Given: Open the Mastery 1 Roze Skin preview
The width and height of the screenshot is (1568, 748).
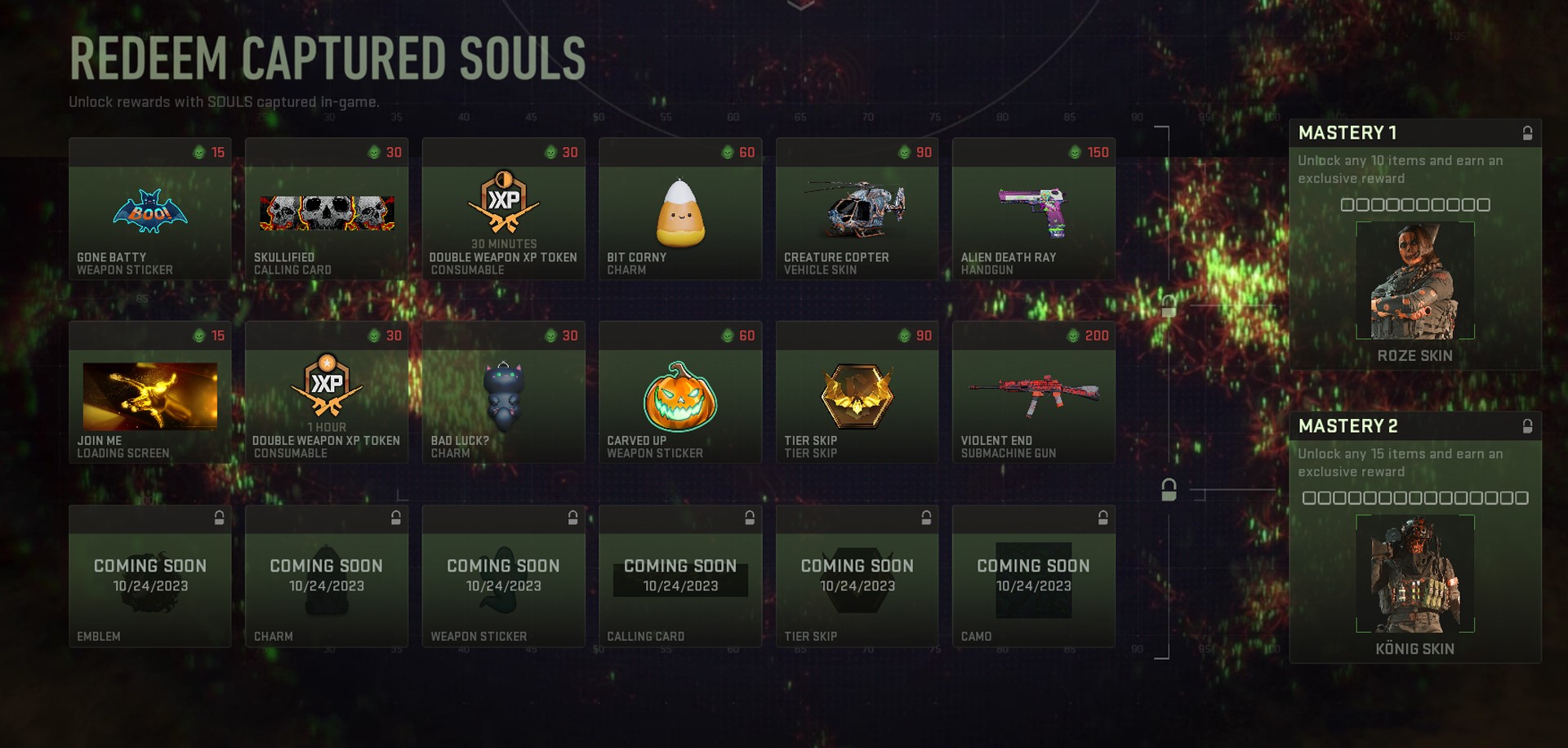Looking at the screenshot, I should pos(1414,282).
